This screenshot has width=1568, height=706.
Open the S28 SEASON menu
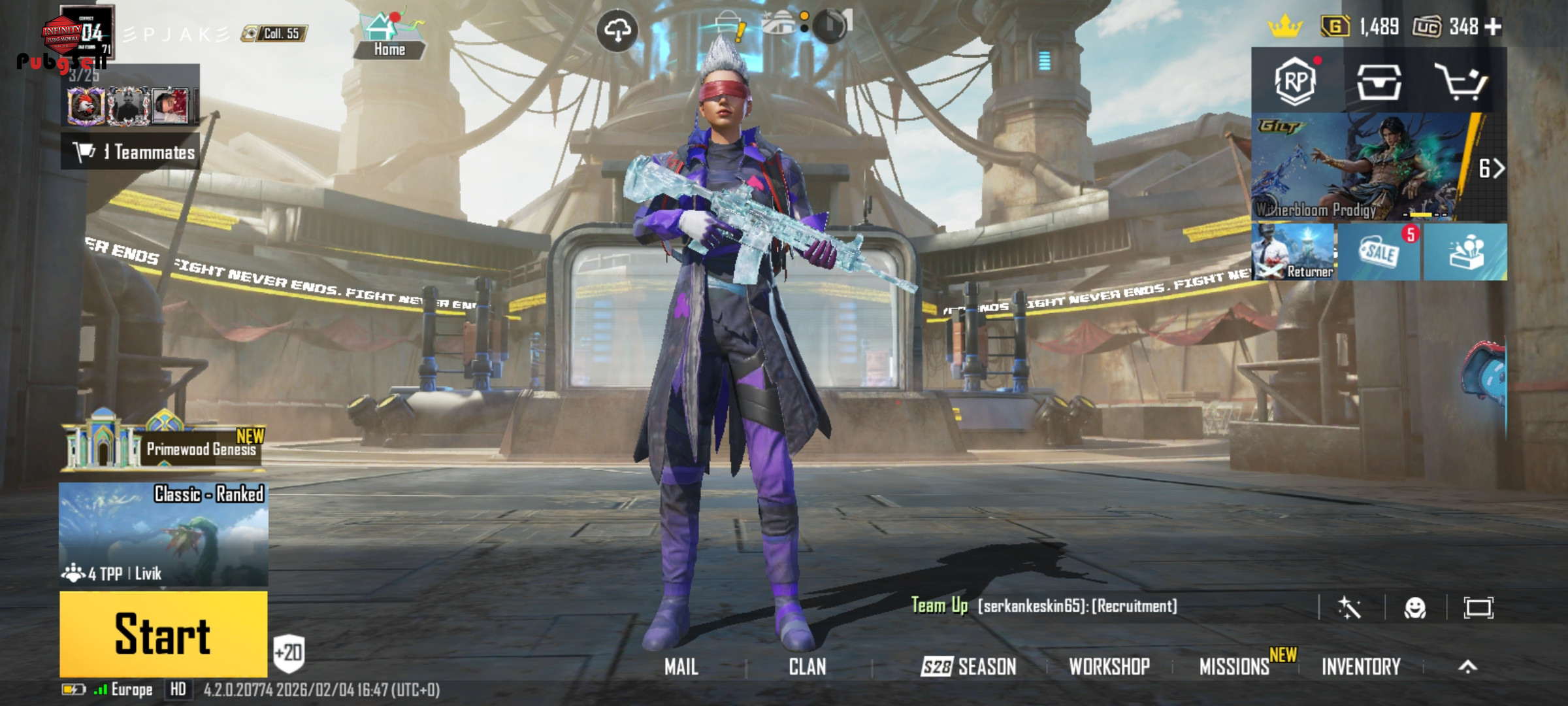coord(968,667)
